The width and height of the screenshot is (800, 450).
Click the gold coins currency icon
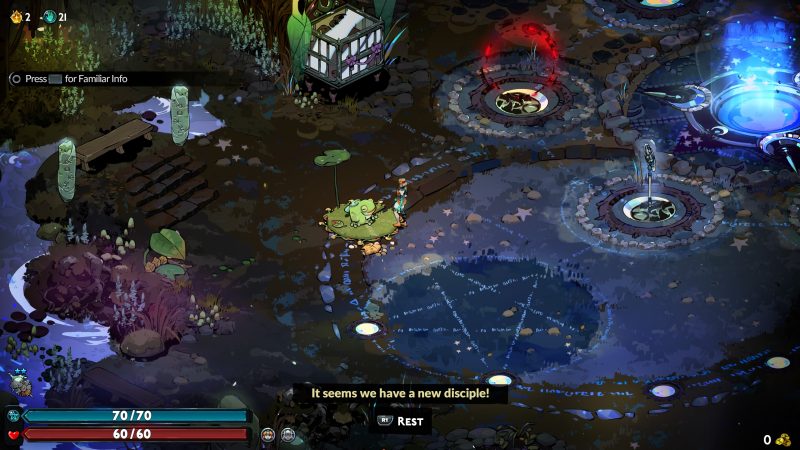(x=783, y=439)
